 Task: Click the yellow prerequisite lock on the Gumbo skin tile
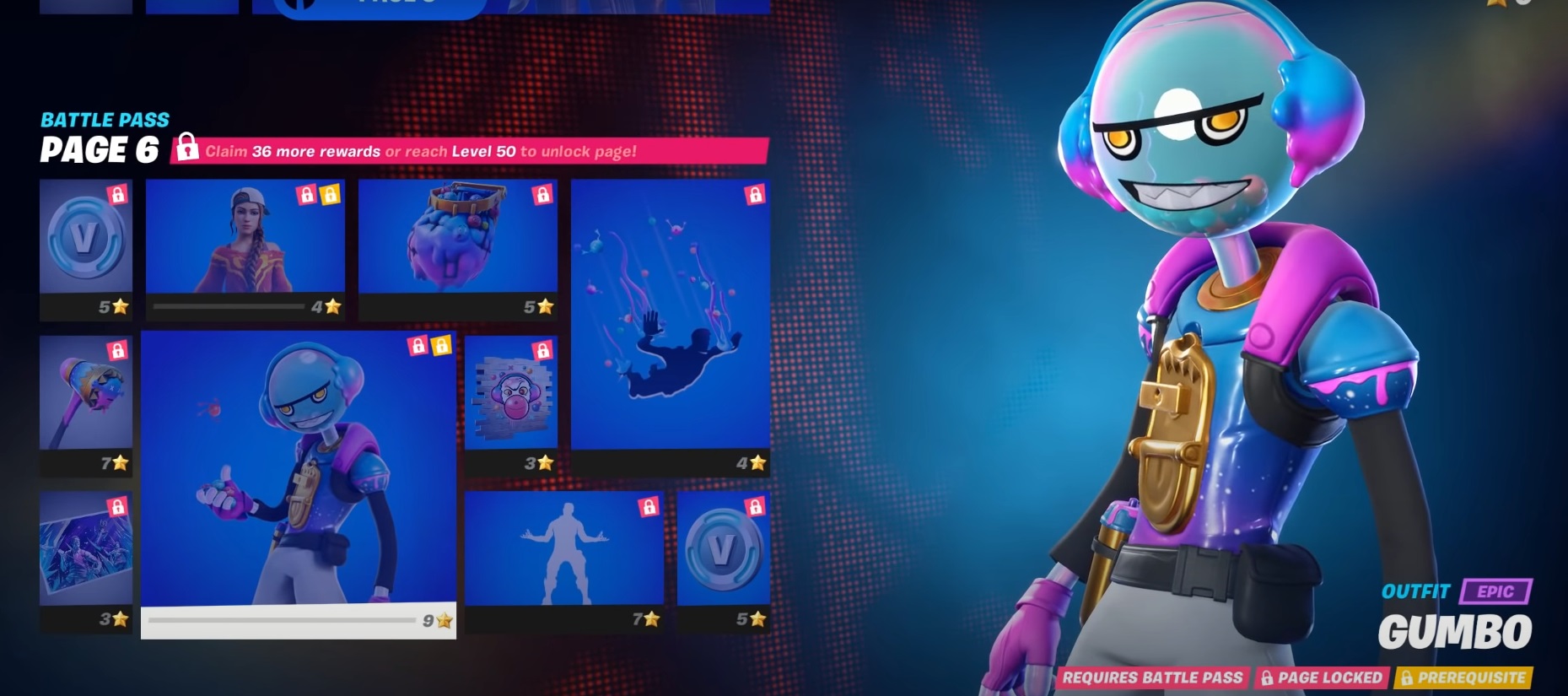(x=441, y=346)
